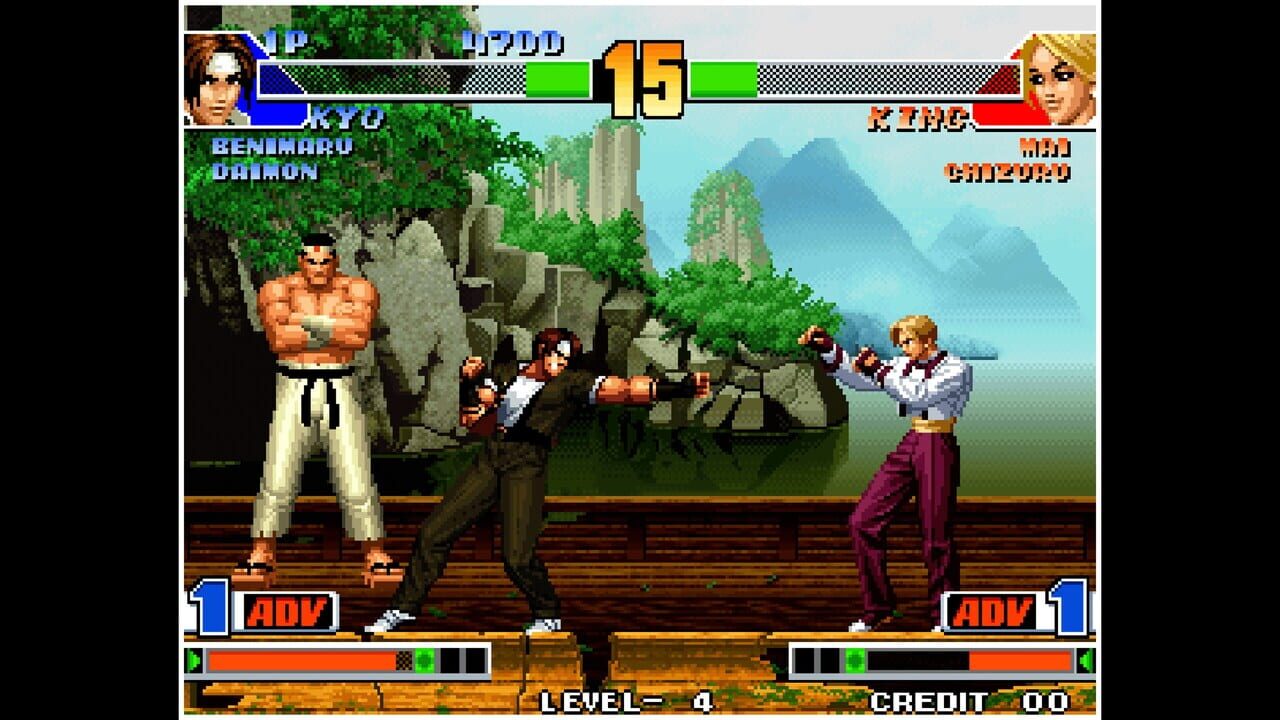1280x720 pixels.
Task: Click the green arrow beside the left power gauge
Action: (x=195, y=659)
